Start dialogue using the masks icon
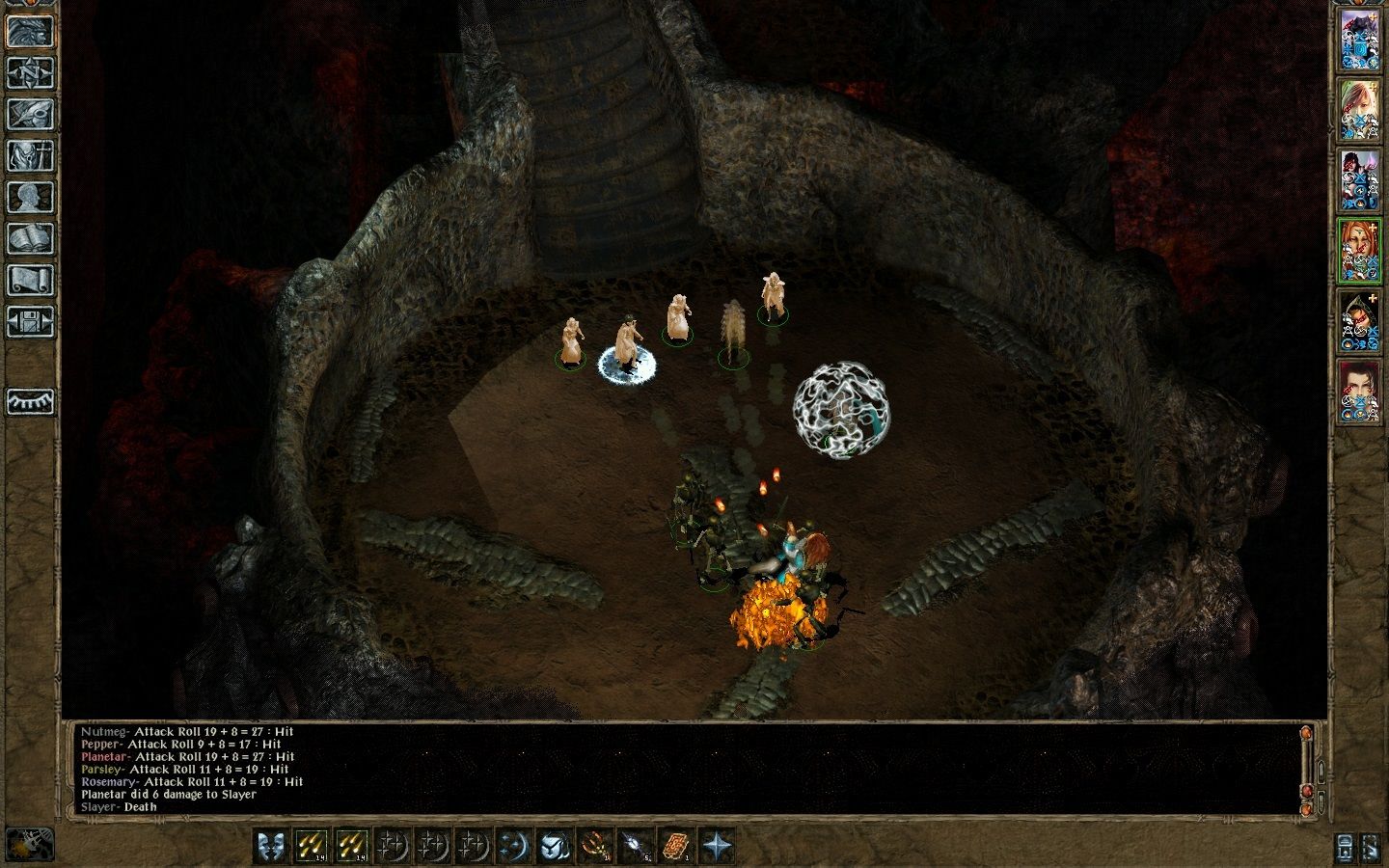 [269, 847]
